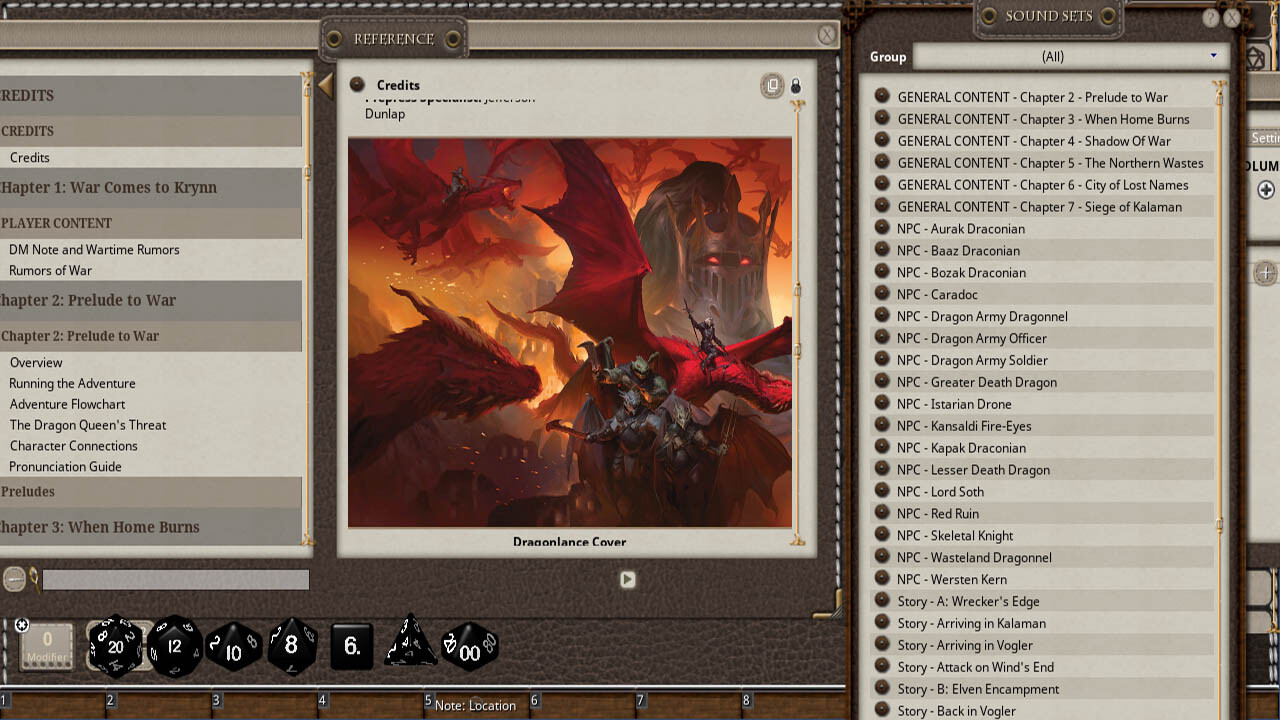Click the radial menu star icon near Modifier

point(22,624)
